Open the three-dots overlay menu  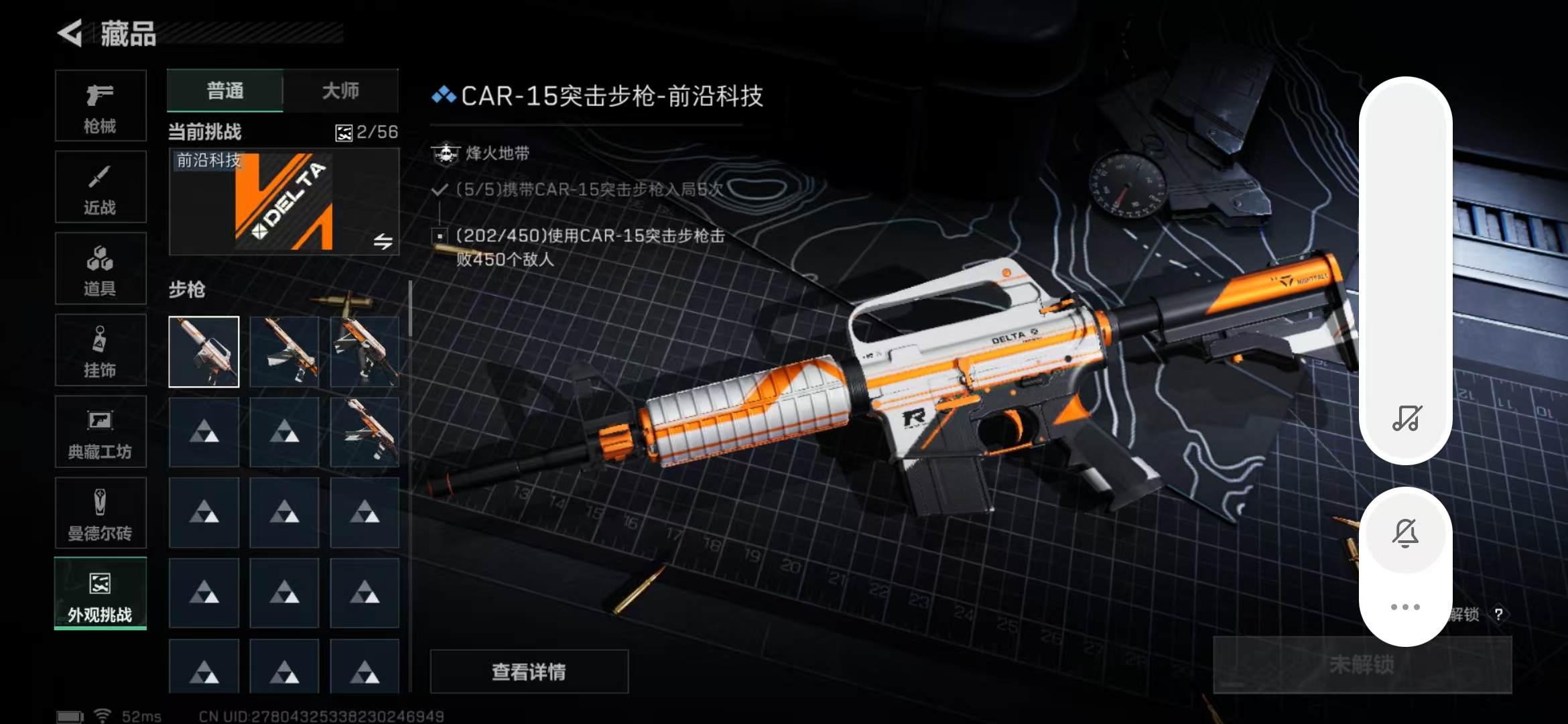click(x=1405, y=607)
